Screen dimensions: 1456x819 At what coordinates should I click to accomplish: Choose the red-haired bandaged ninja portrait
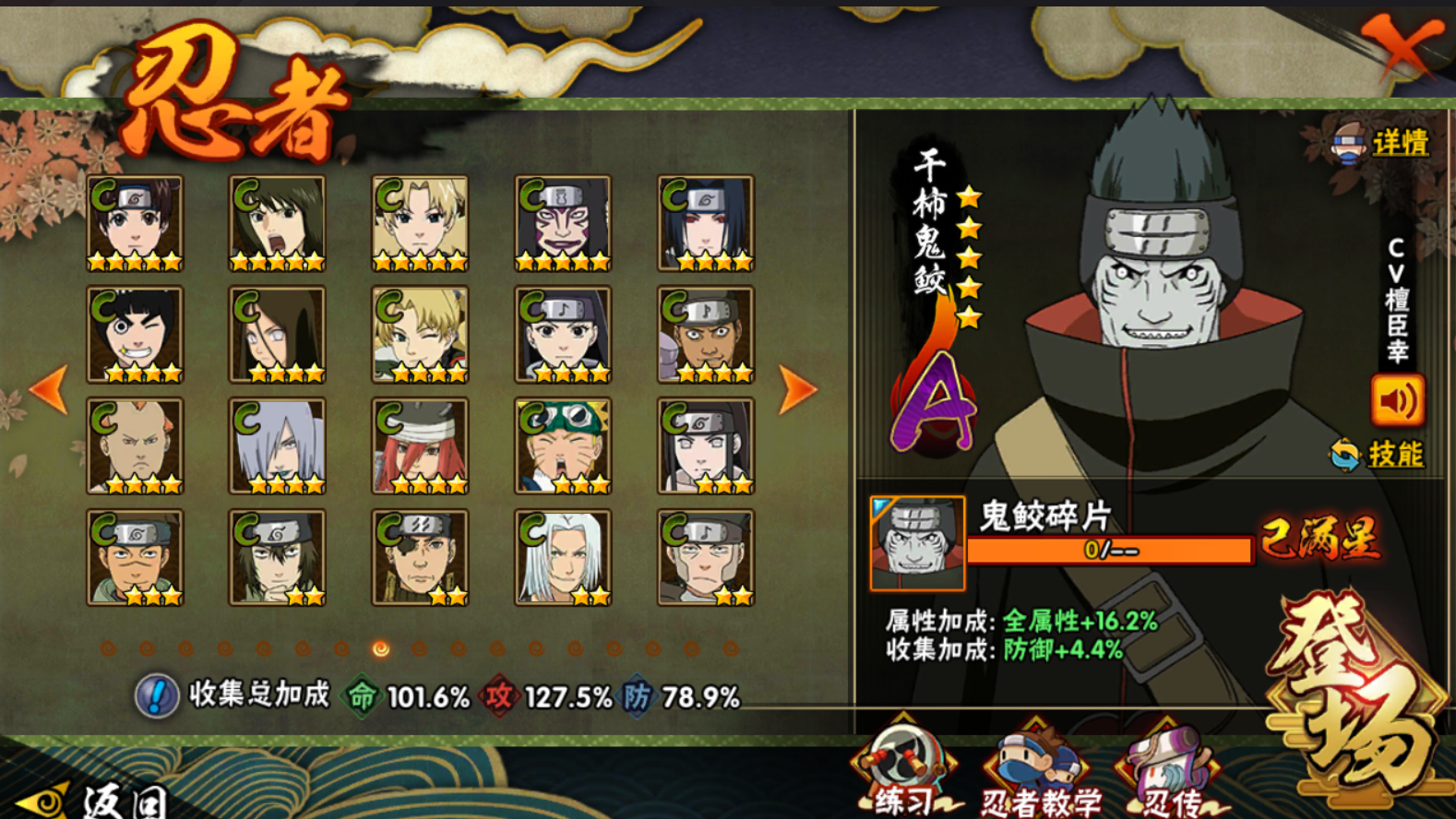coord(420,446)
